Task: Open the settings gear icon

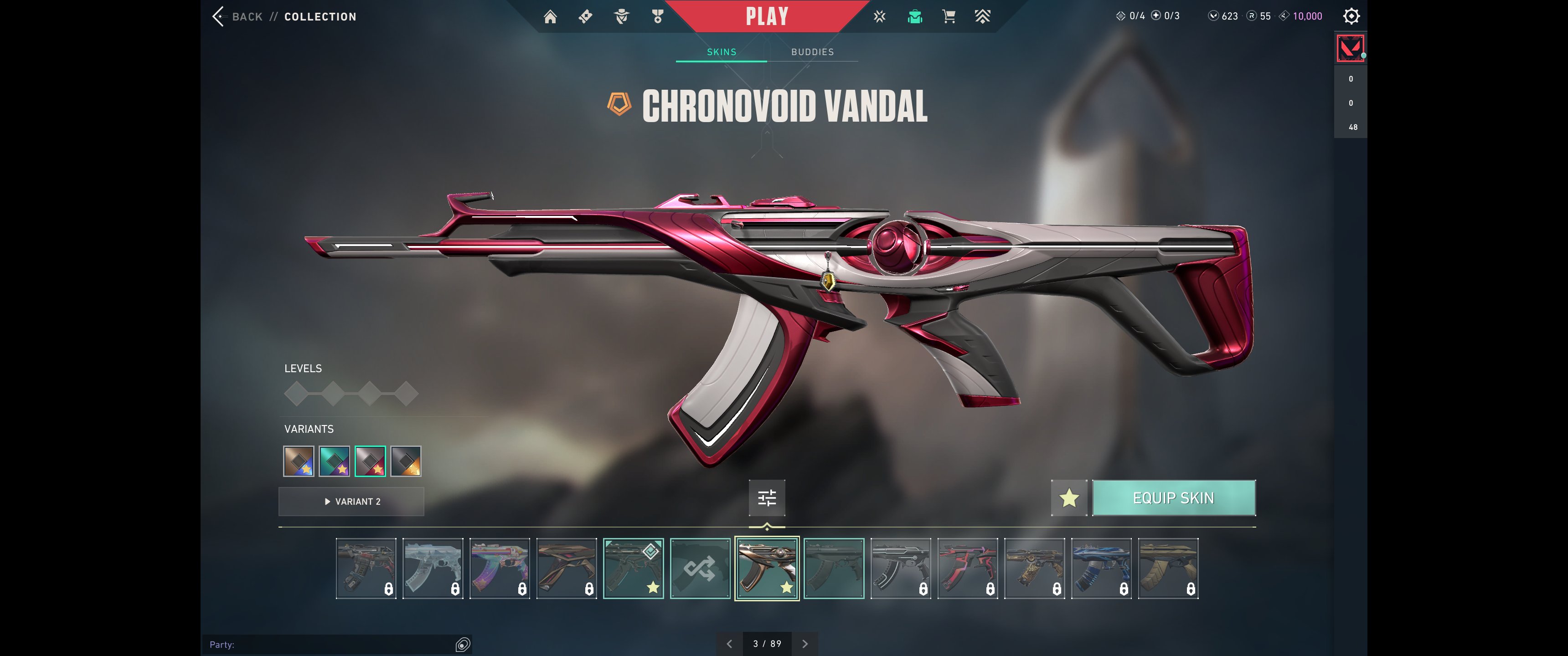Action: (1351, 16)
